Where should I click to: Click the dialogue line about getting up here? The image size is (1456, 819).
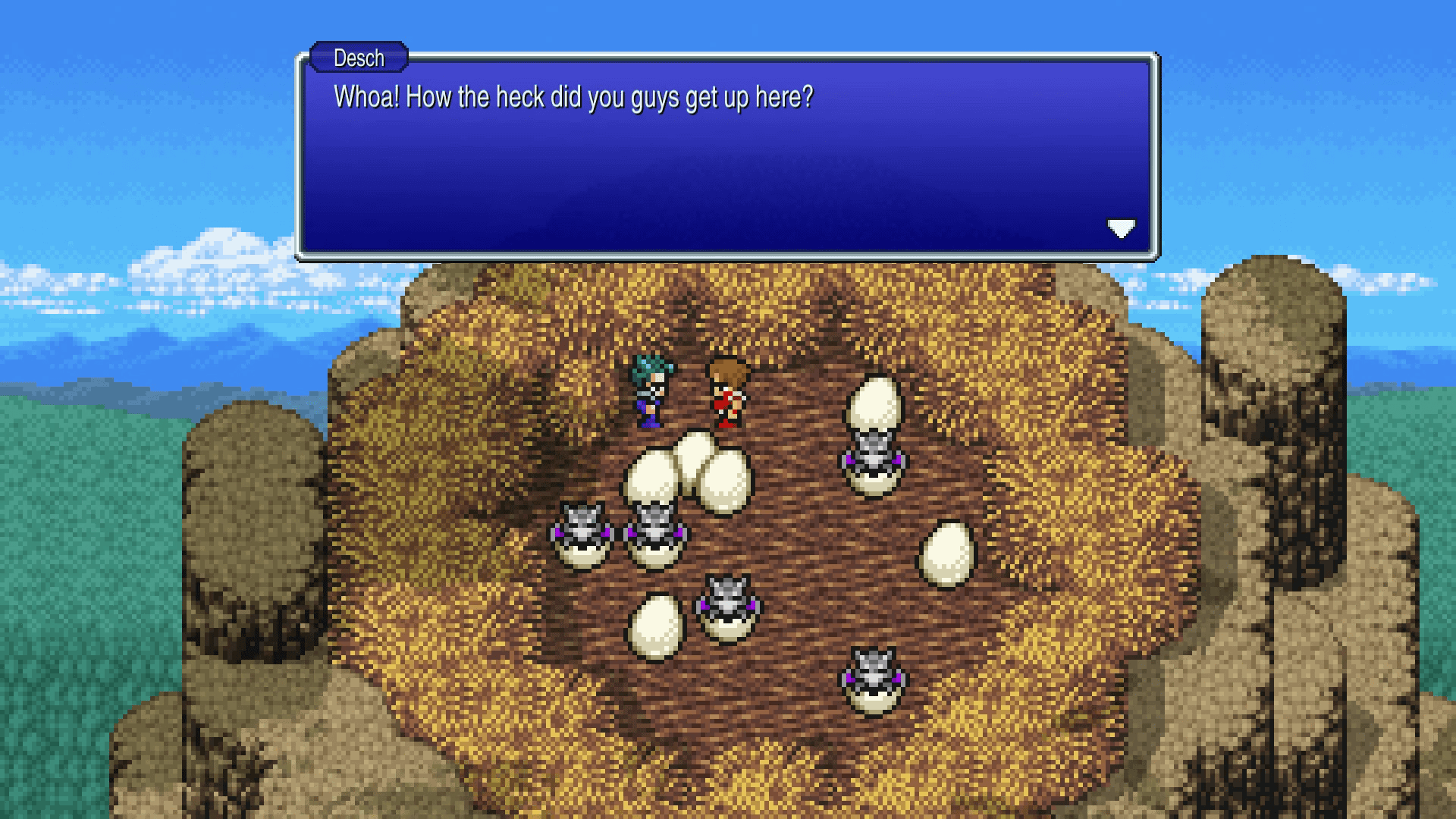click(x=573, y=96)
